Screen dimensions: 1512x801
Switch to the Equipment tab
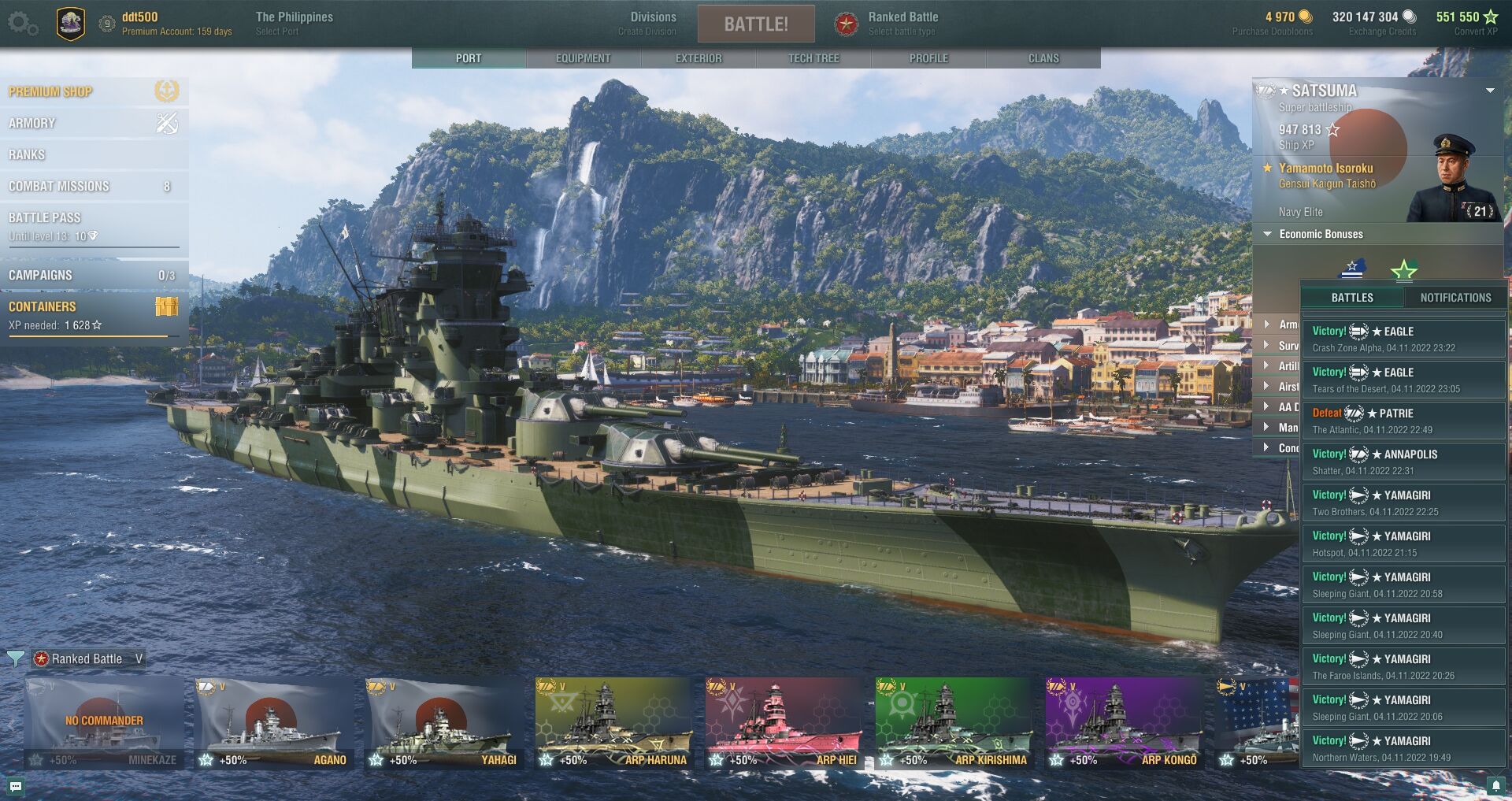click(583, 58)
